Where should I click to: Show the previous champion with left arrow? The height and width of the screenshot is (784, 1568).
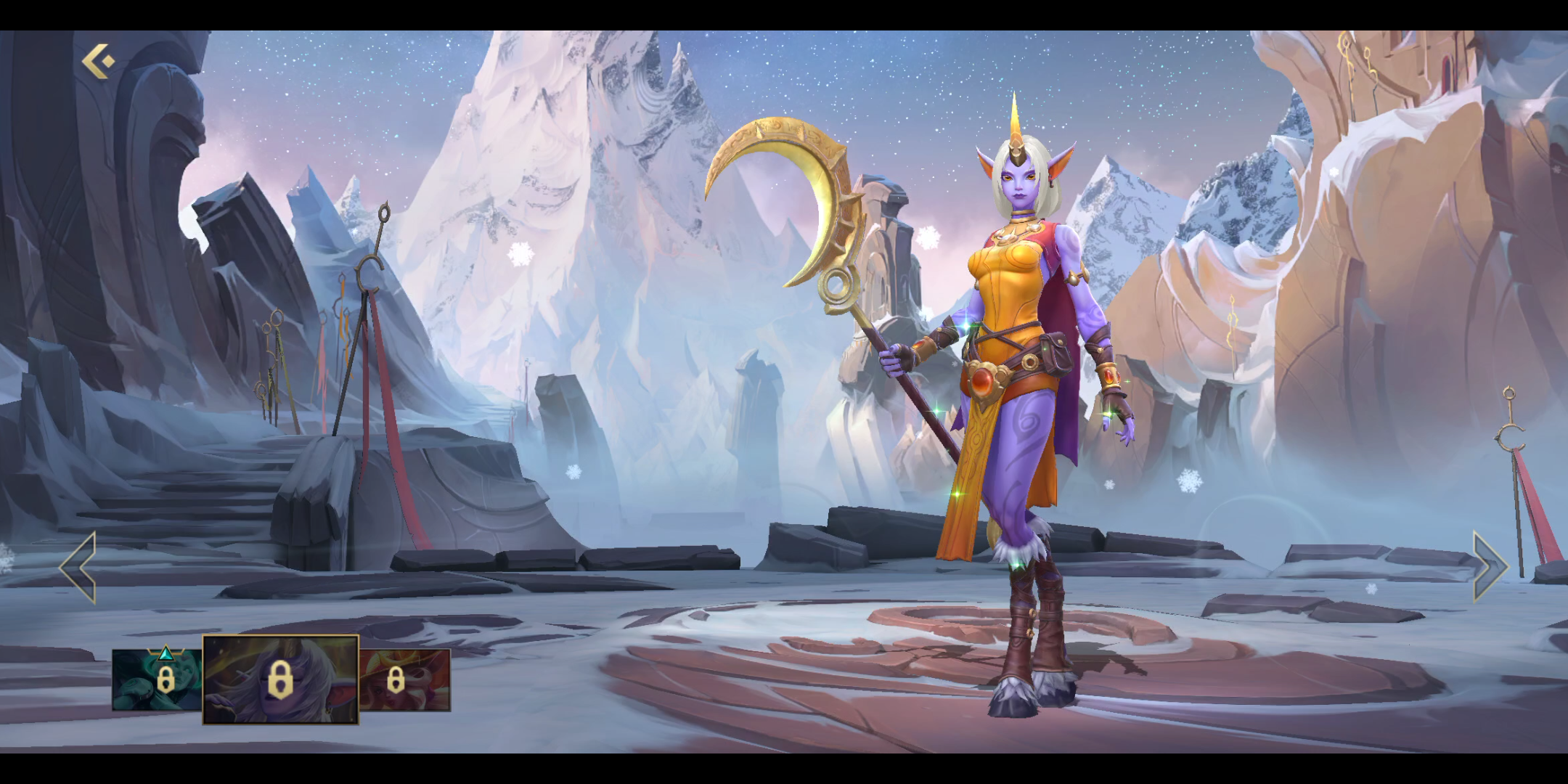click(78, 567)
